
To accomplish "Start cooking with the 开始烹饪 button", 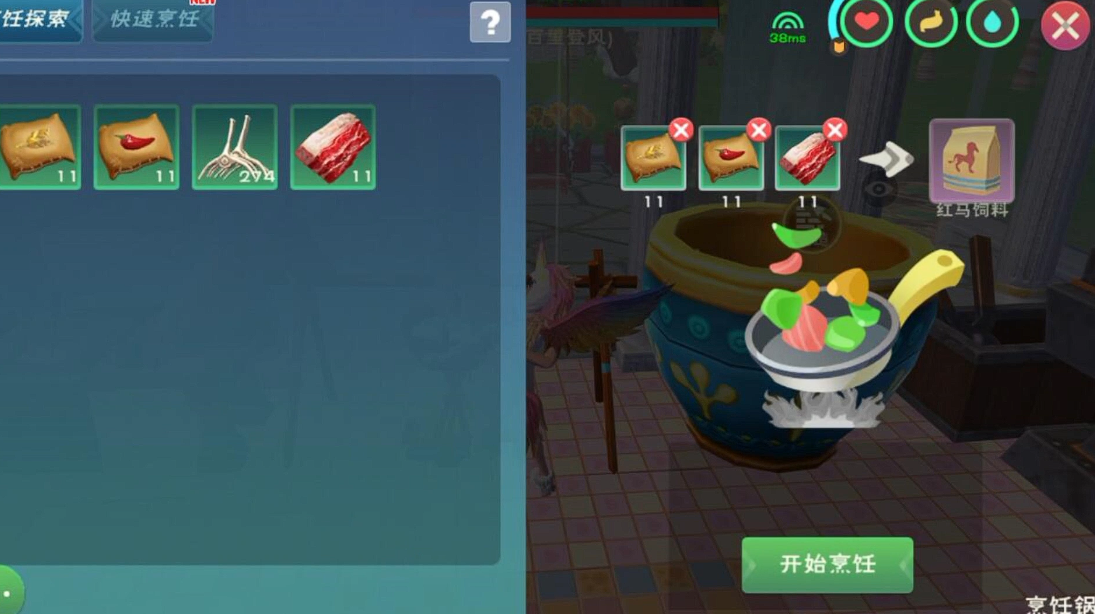I will pos(827,564).
